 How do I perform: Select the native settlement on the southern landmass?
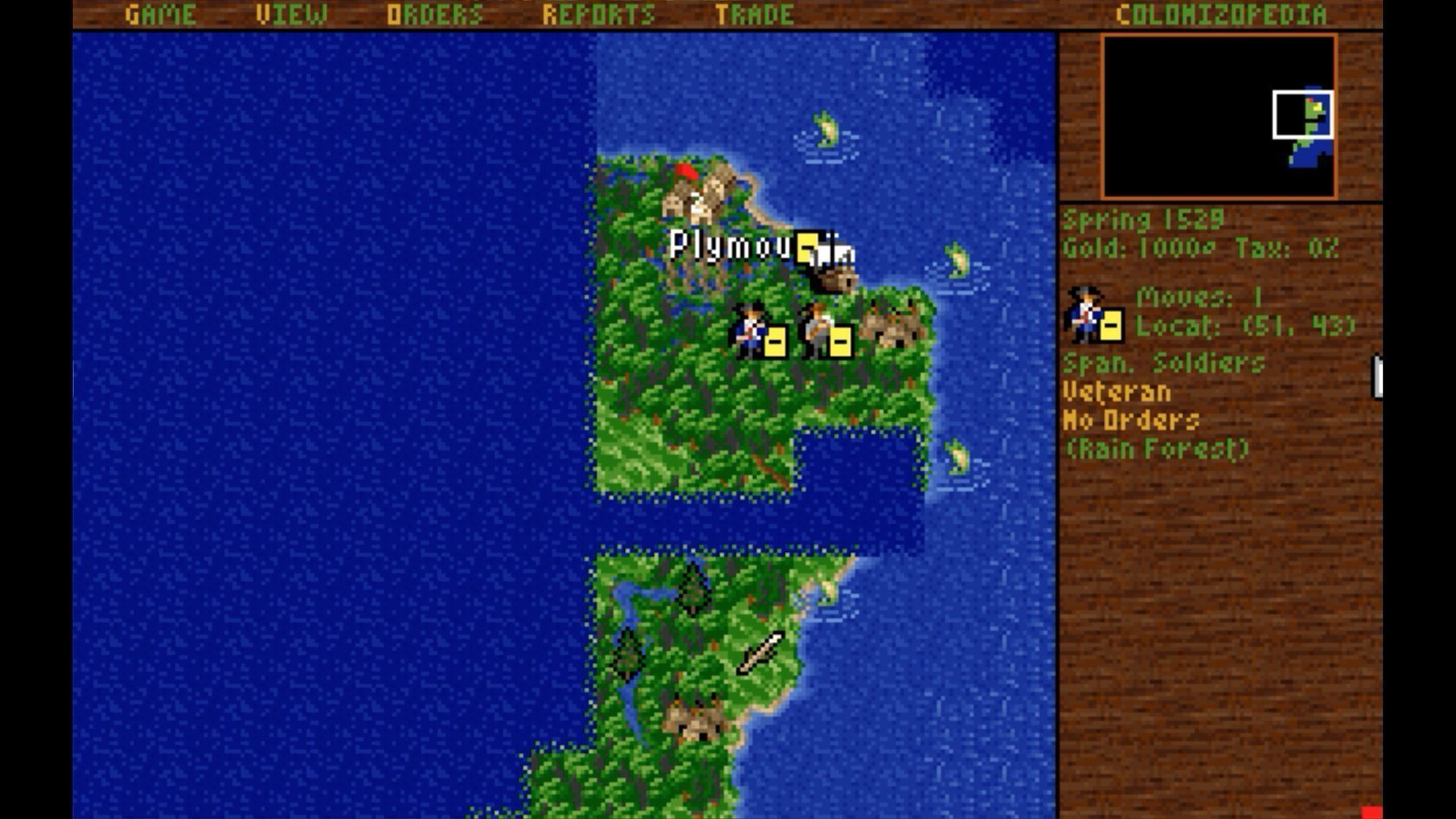693,719
